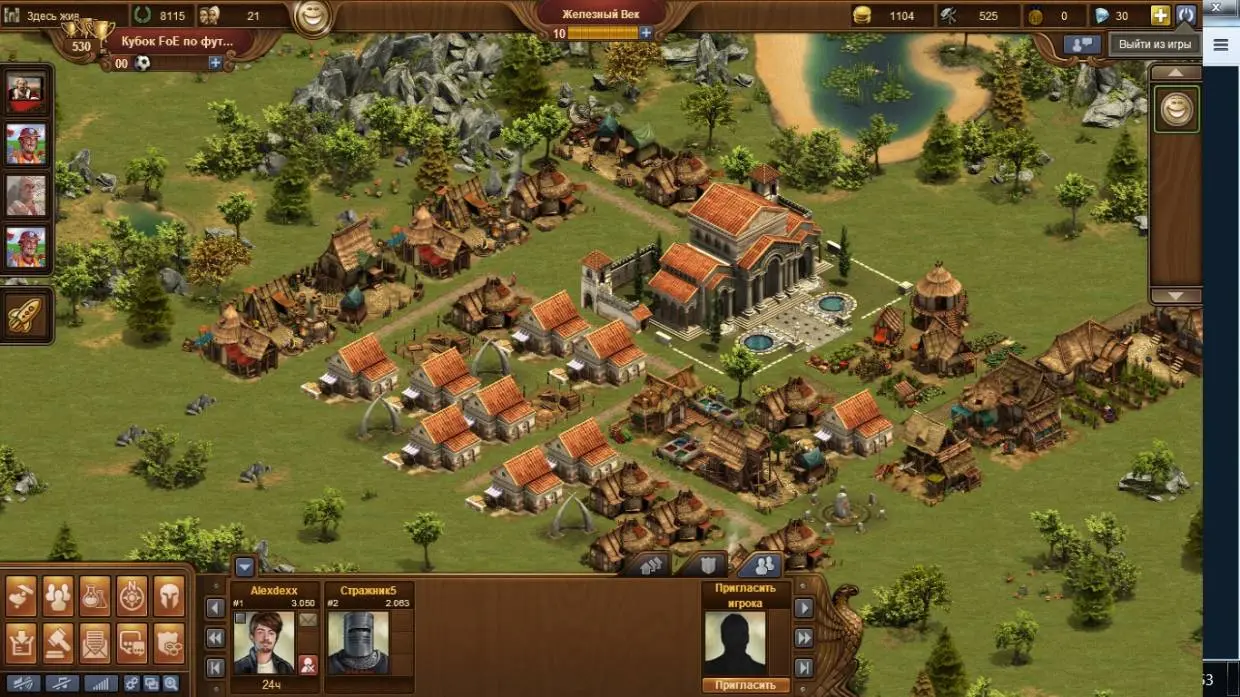
Task: Open army management helmet button
Action: click(x=169, y=596)
